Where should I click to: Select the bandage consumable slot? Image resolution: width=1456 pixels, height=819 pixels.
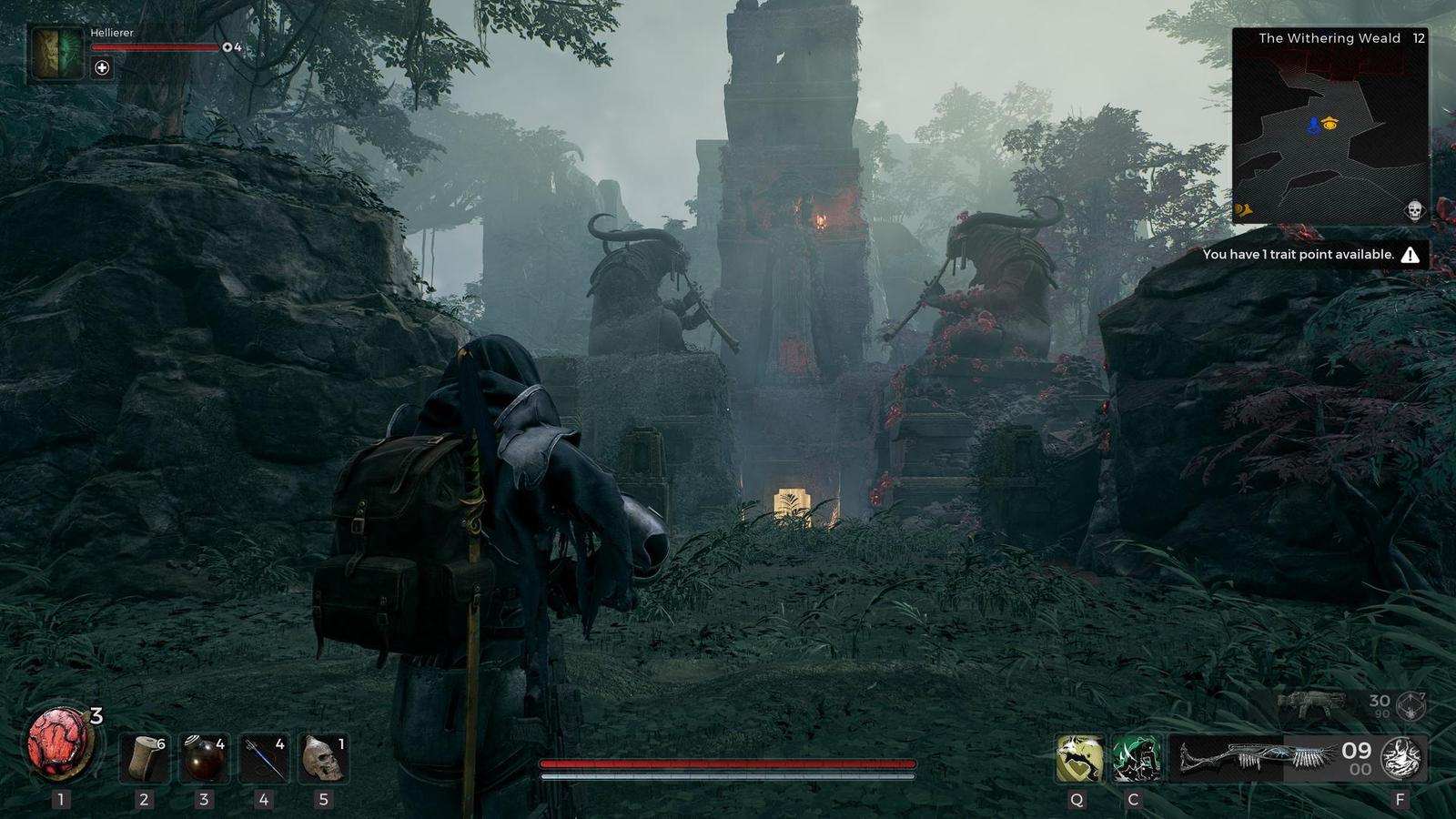(145, 758)
